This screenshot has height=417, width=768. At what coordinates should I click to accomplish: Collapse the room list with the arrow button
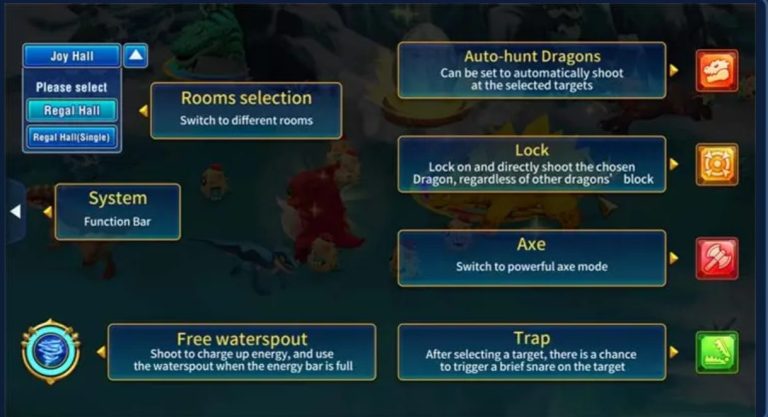(136, 56)
